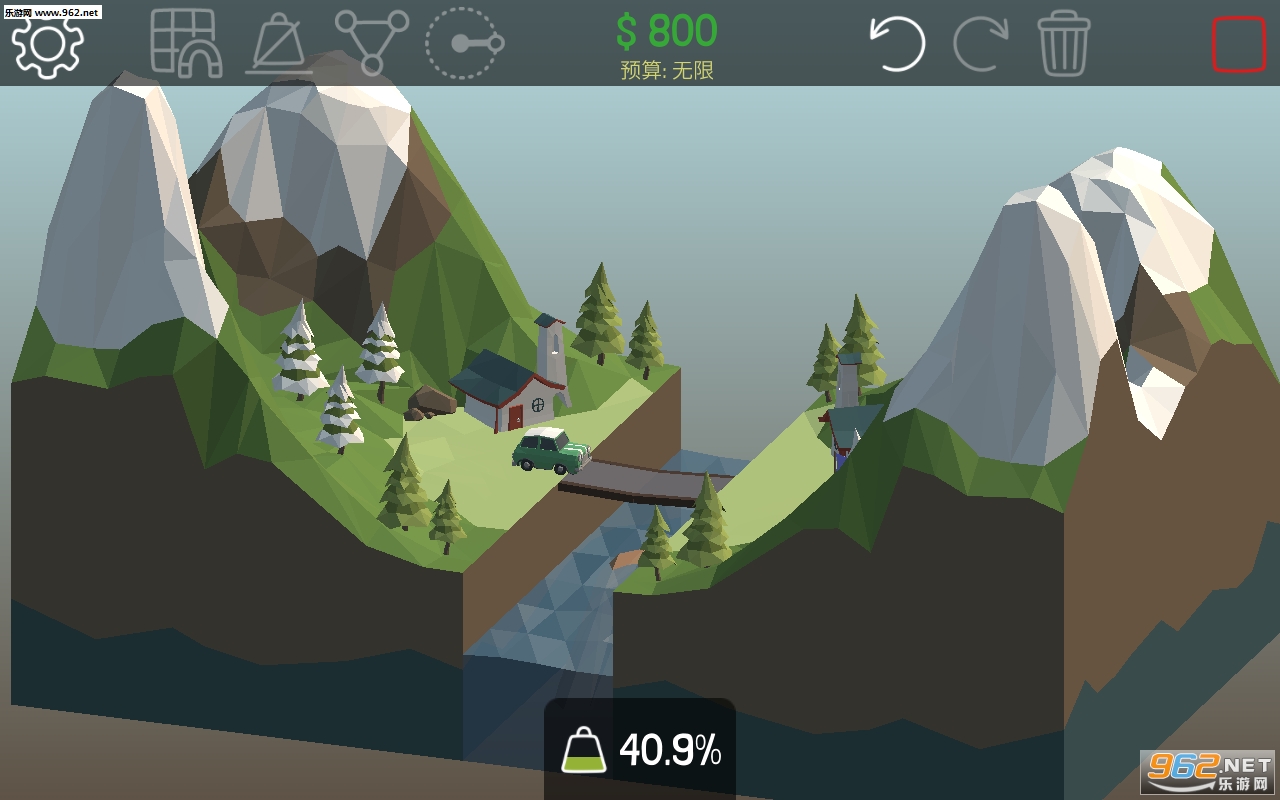Choose the weight load test tool

pyautogui.click(x=279, y=44)
